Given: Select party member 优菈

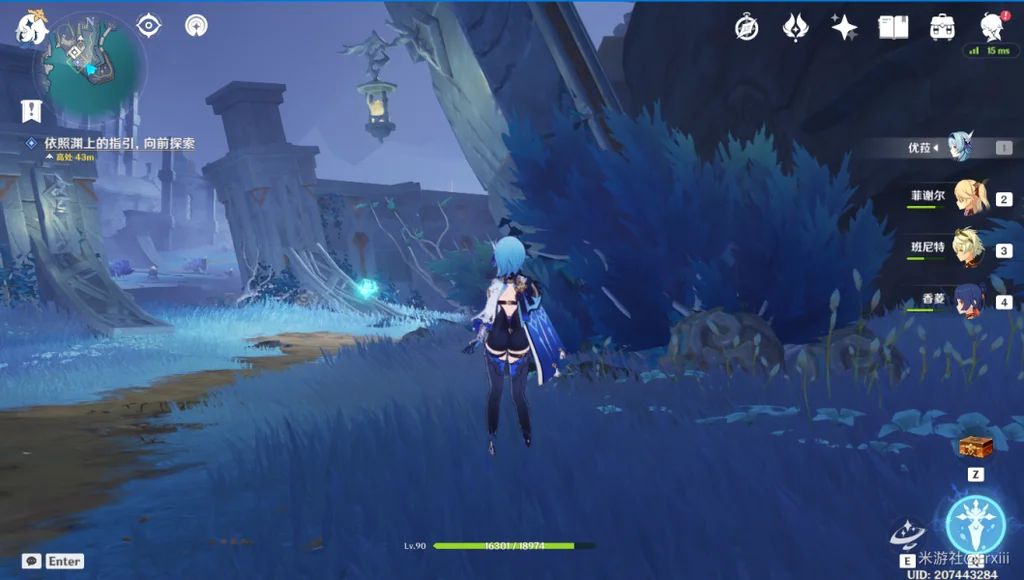Looking at the screenshot, I should coord(960,147).
